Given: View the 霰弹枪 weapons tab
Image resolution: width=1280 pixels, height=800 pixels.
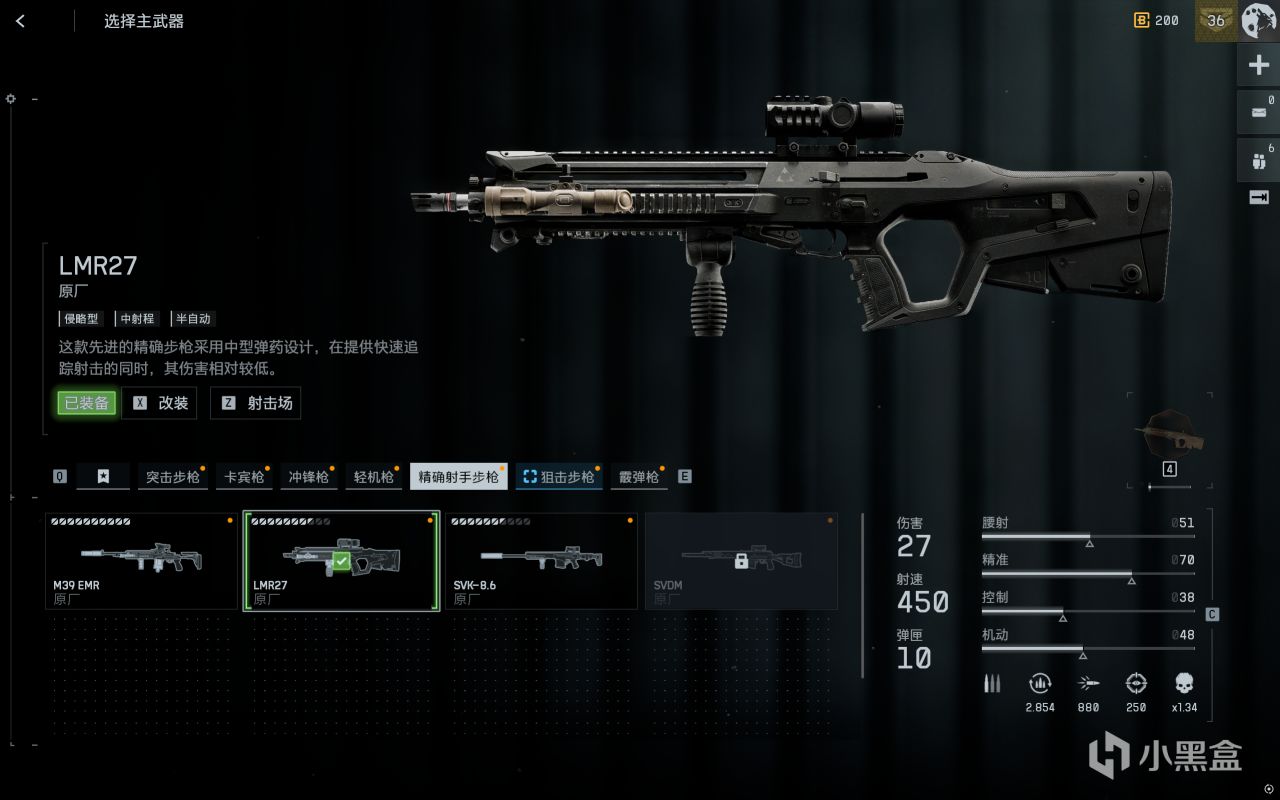Looking at the screenshot, I should click(638, 477).
